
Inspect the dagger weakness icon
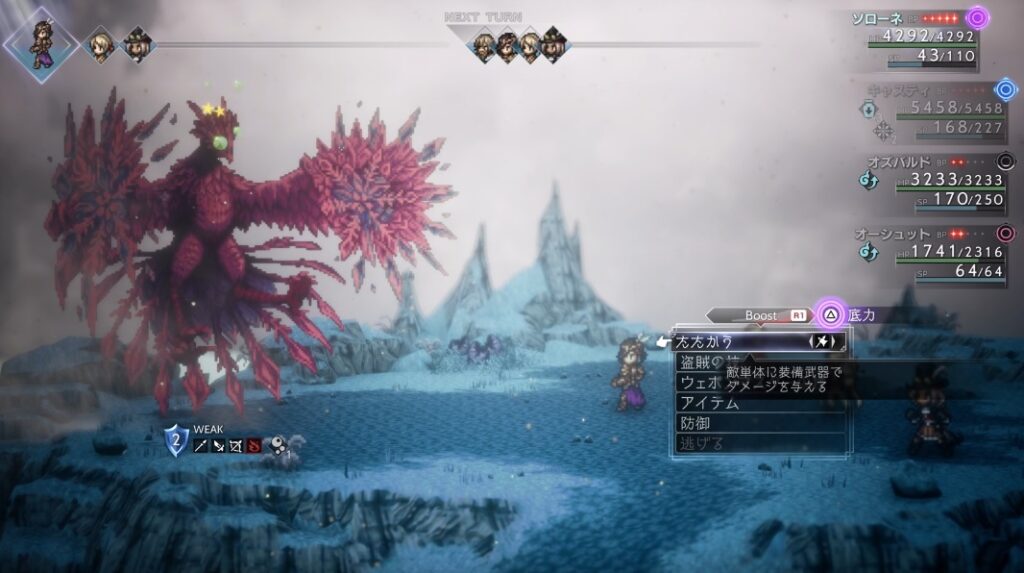pos(218,445)
